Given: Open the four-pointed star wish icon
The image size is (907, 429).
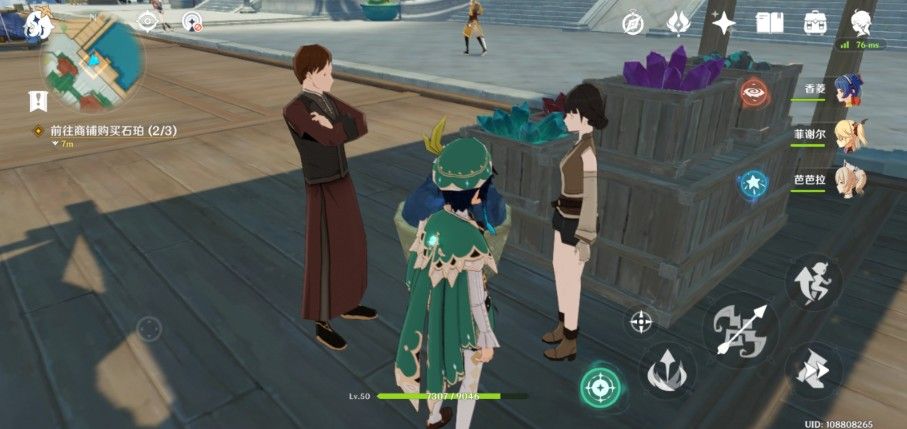Looking at the screenshot, I should (x=723, y=22).
